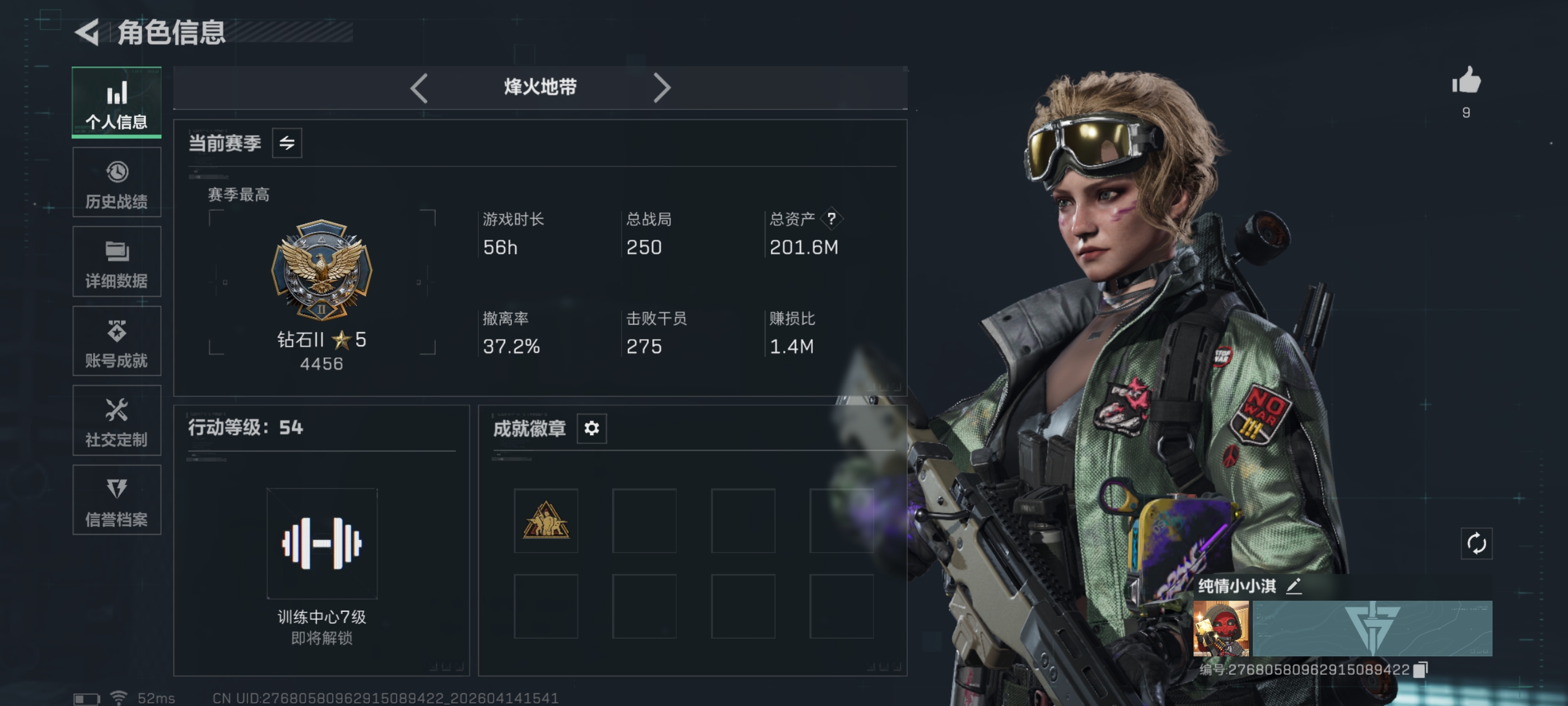
Task: Select the 账号成就 tab
Action: pyautogui.click(x=116, y=341)
